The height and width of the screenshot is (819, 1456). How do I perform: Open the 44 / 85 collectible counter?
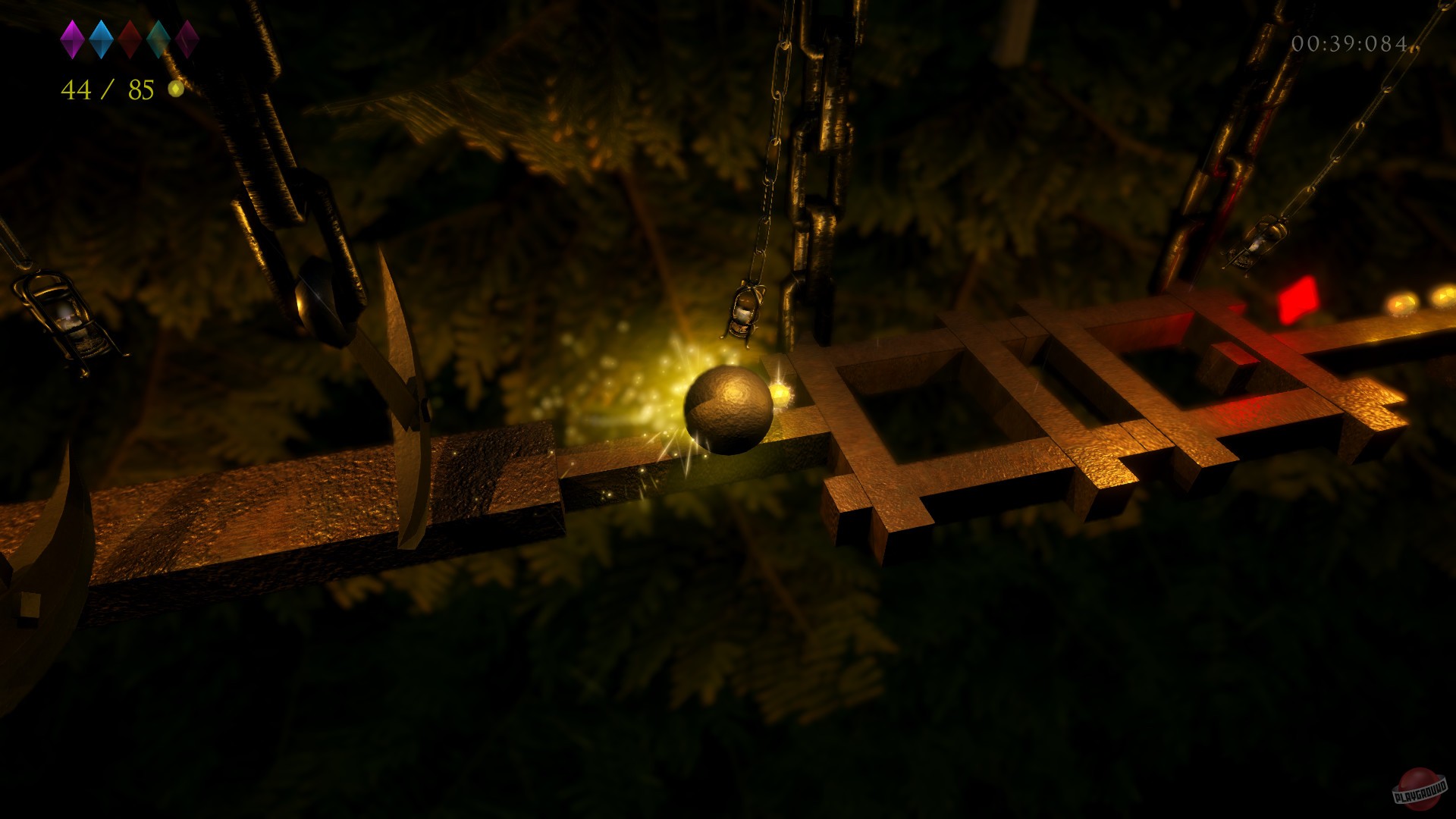coord(106,89)
